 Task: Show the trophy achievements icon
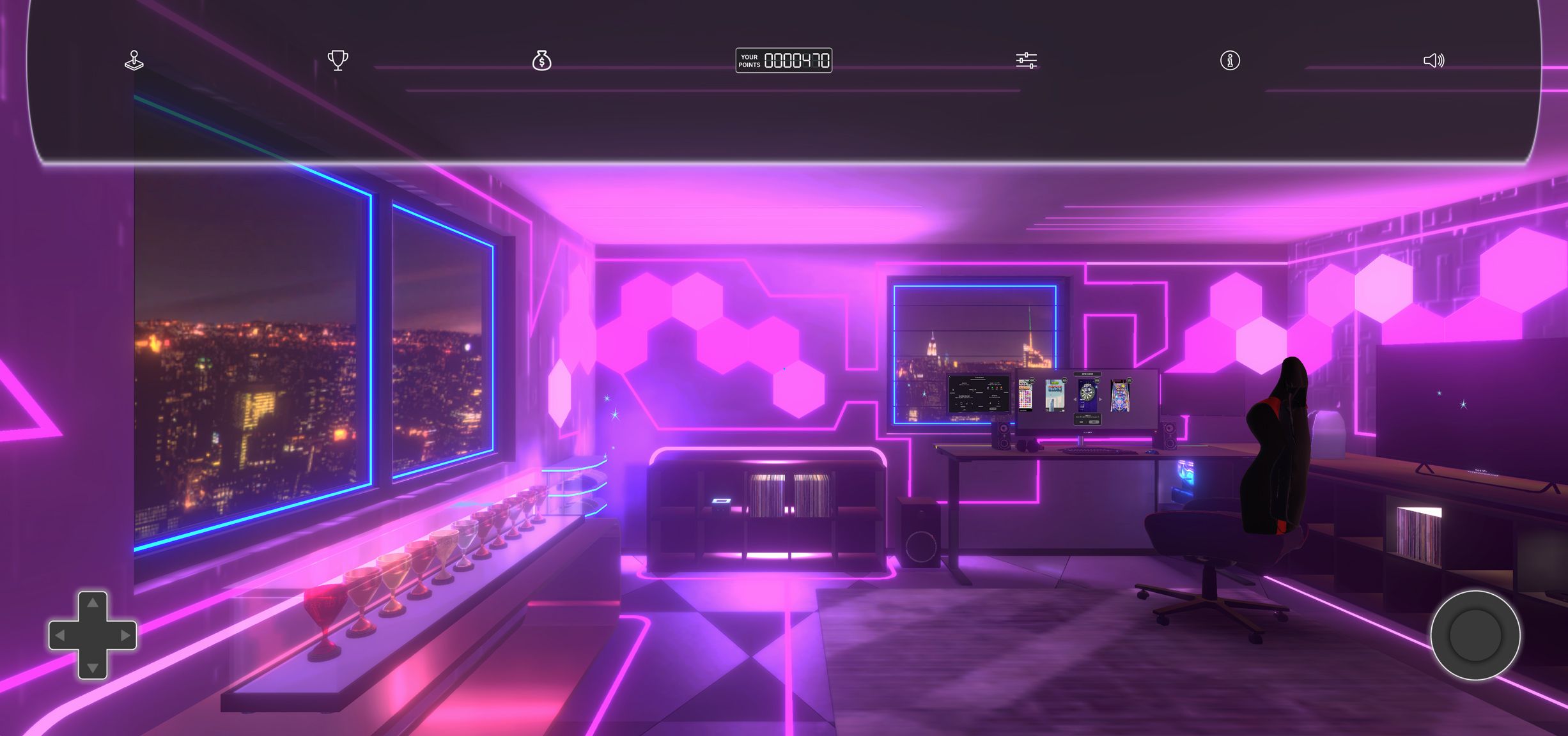coord(338,61)
